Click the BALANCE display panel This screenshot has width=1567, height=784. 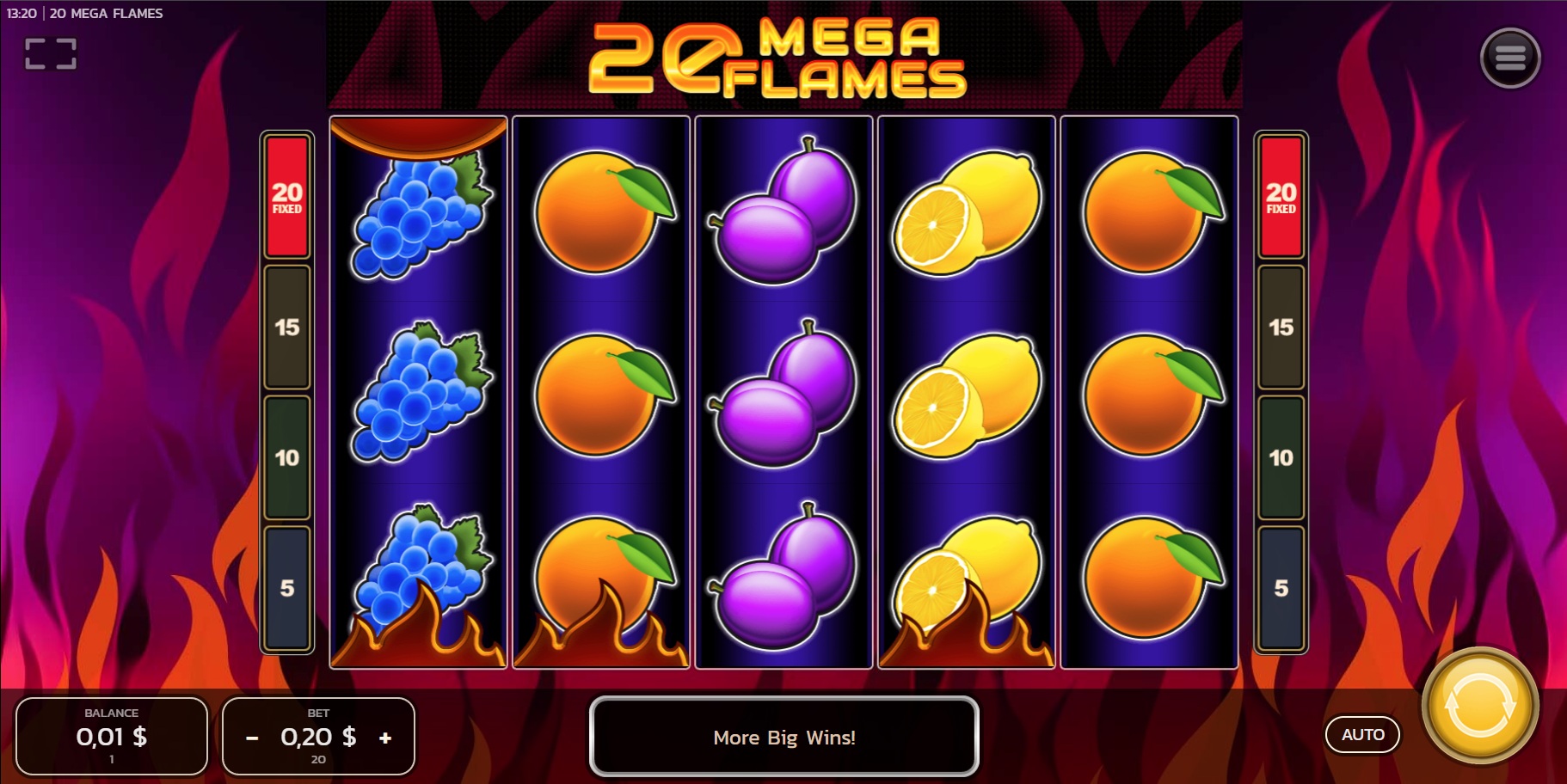click(111, 737)
